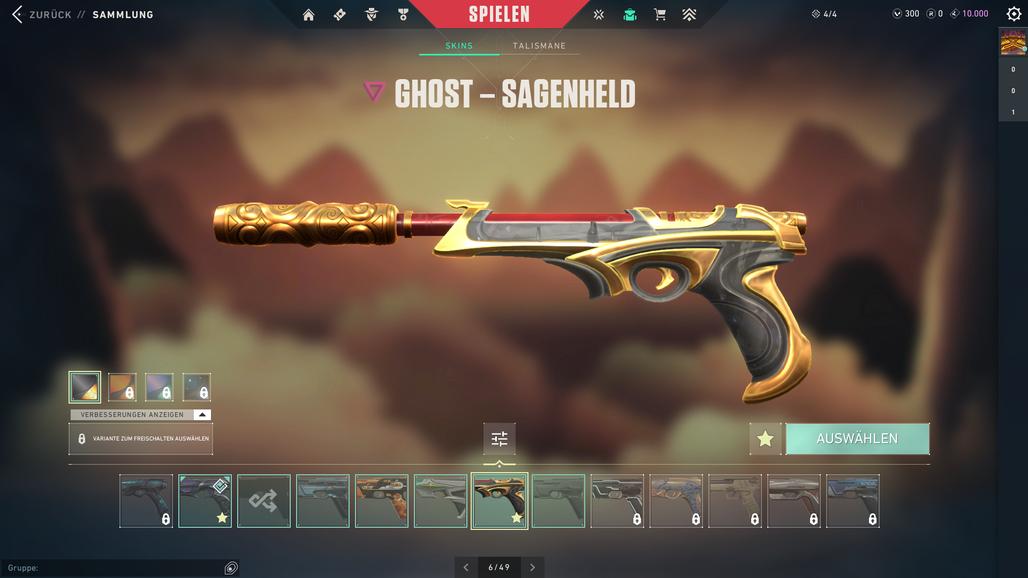1028x578 pixels.
Task: Open settings with the gear icon
Action: click(1013, 14)
